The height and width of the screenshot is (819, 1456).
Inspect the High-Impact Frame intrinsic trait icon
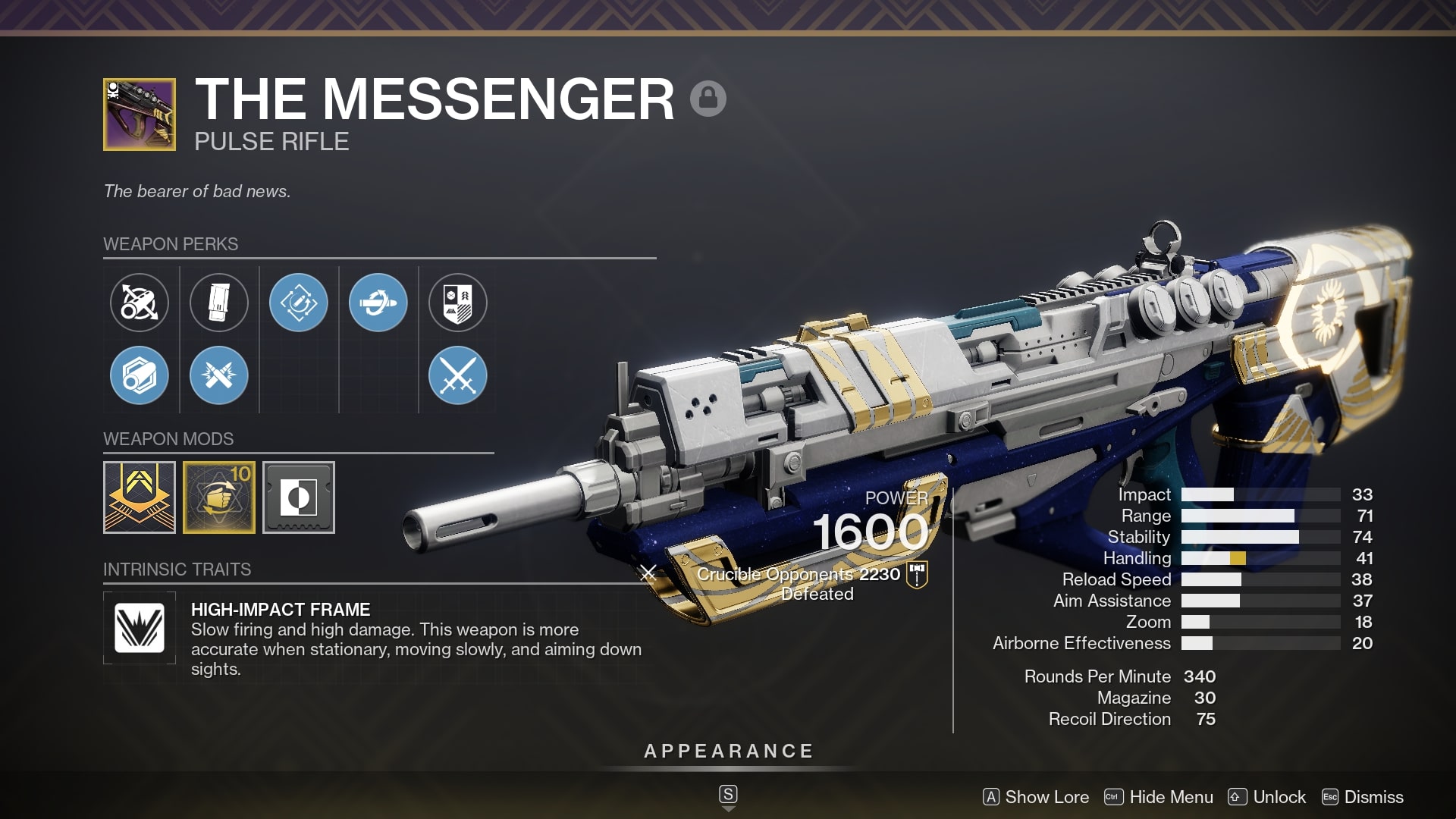[x=140, y=627]
